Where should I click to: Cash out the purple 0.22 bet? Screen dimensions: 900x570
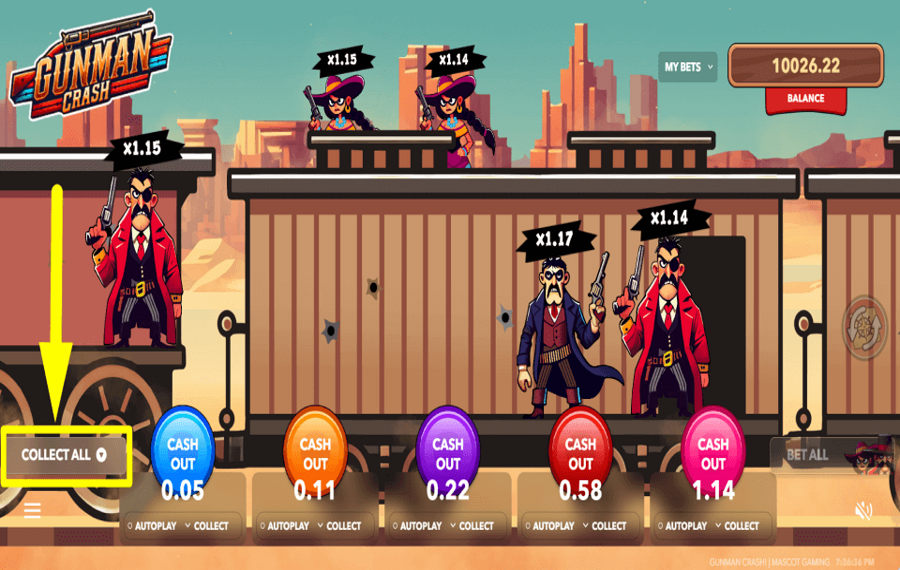(x=448, y=454)
